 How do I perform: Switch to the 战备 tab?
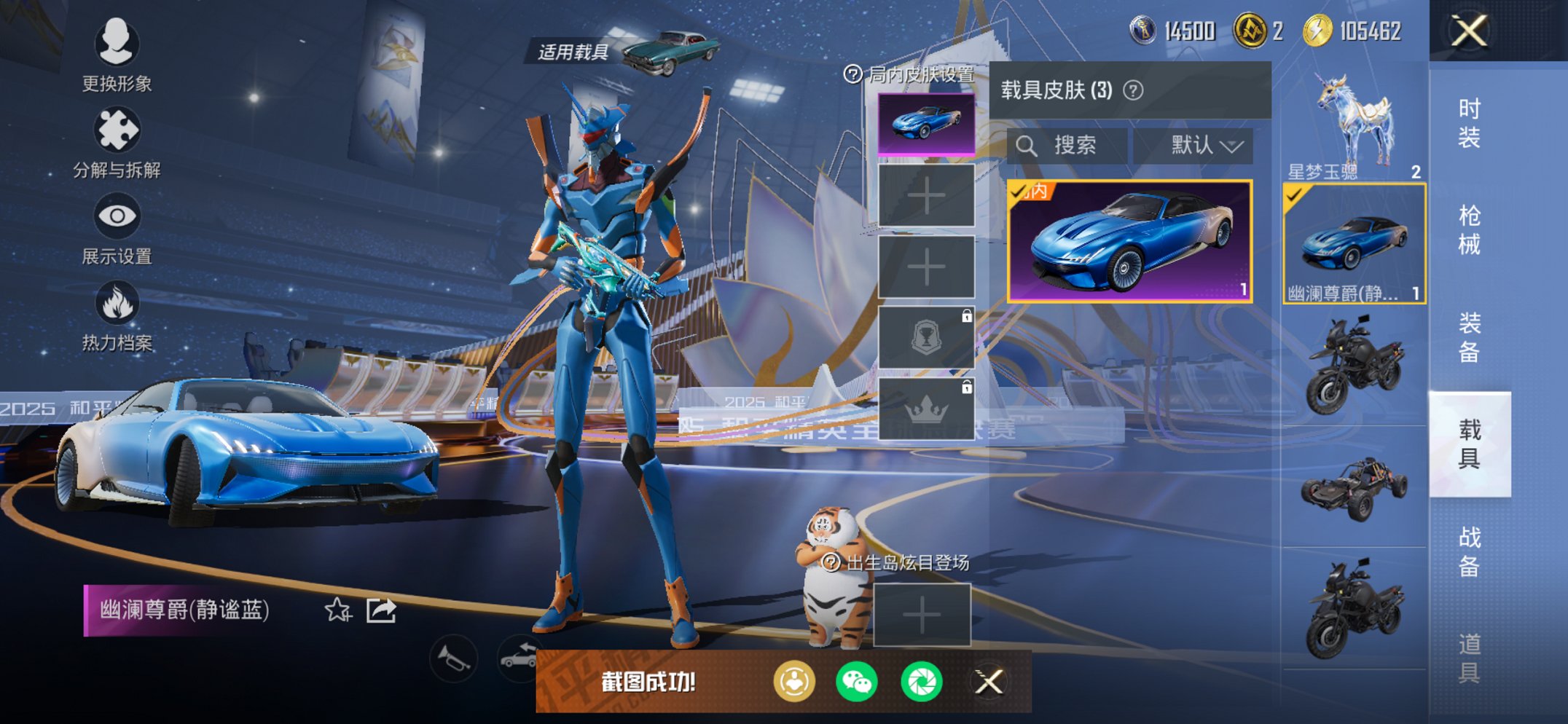(1469, 551)
